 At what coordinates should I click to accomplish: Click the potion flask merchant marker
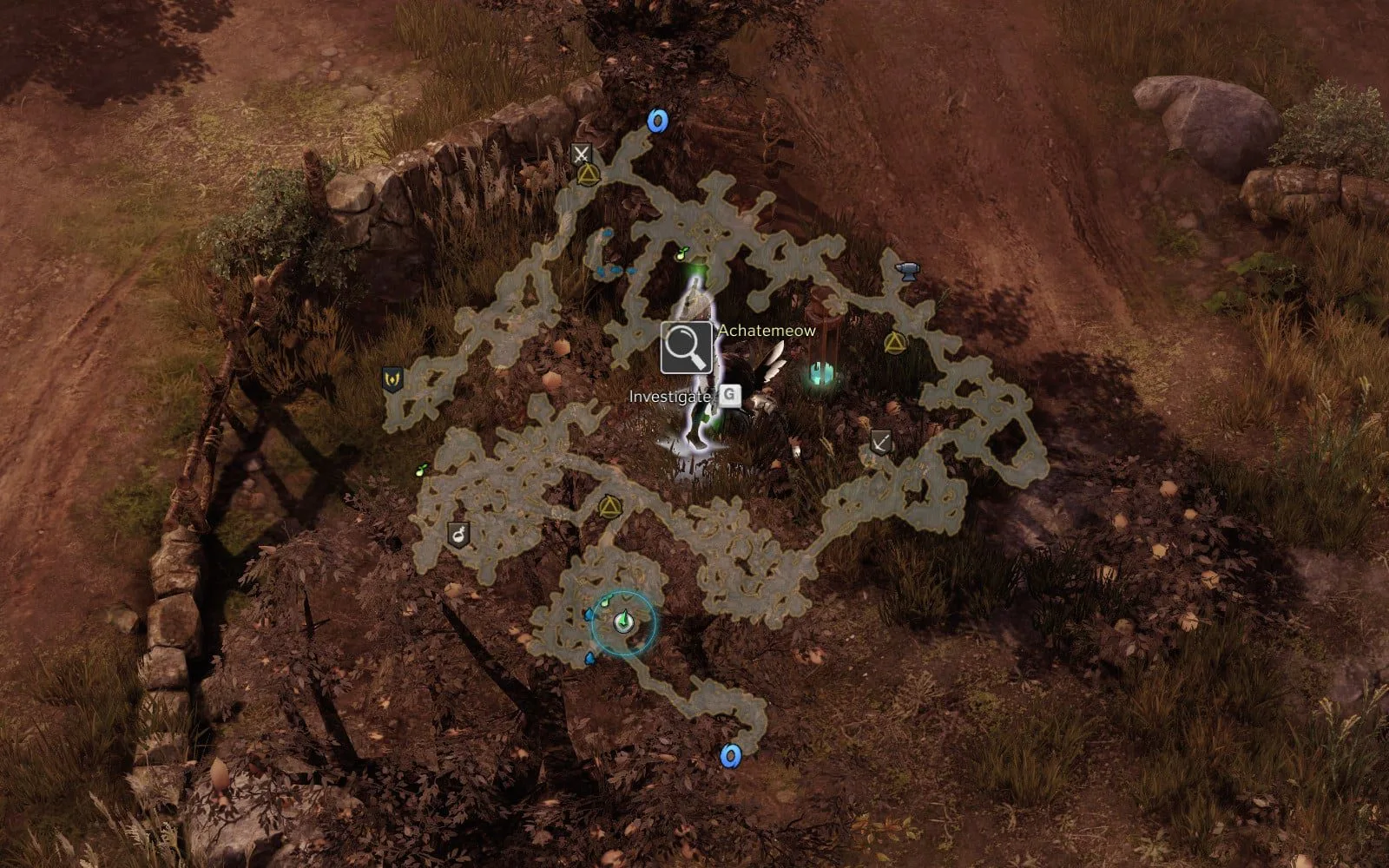[x=458, y=534]
